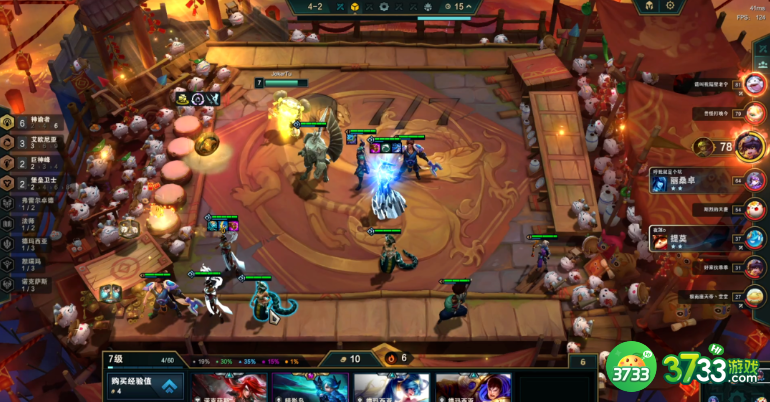Buy the dark-haired champion in yellow shop card
The width and height of the screenshot is (770, 402).
tap(472, 388)
